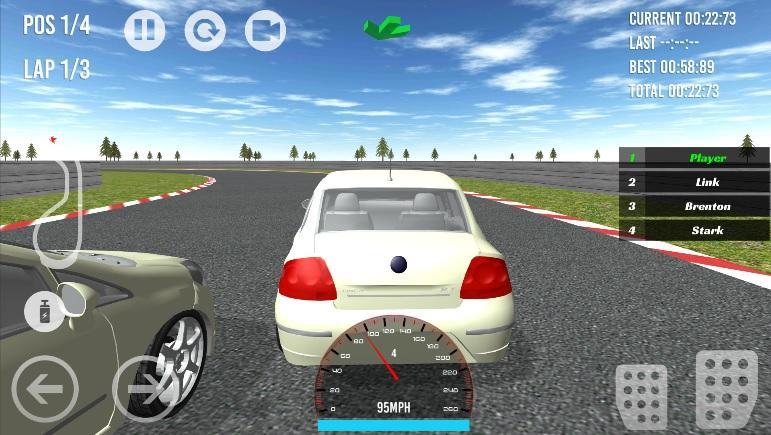Step on the gas pedal
The width and height of the screenshot is (771, 435).
726,388
